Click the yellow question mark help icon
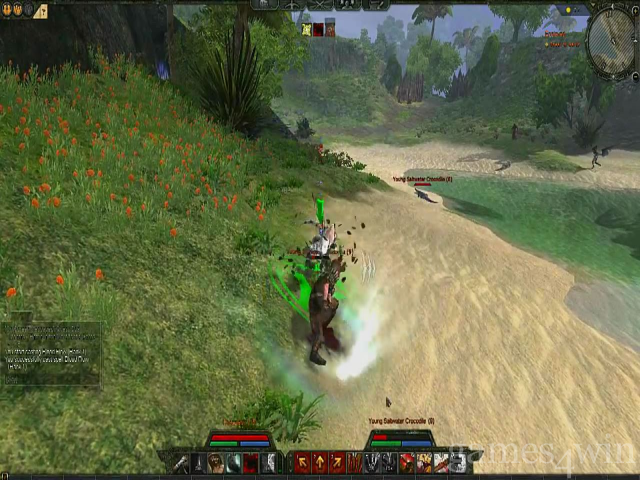 (x=40, y=12)
